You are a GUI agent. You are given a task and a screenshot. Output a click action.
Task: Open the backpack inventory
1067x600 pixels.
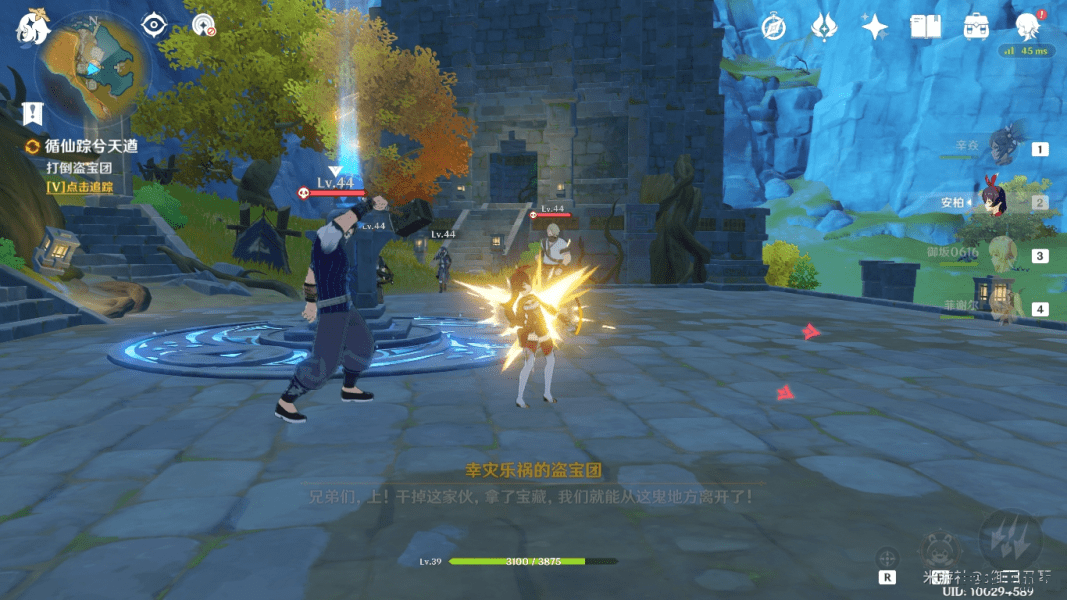[x=976, y=27]
